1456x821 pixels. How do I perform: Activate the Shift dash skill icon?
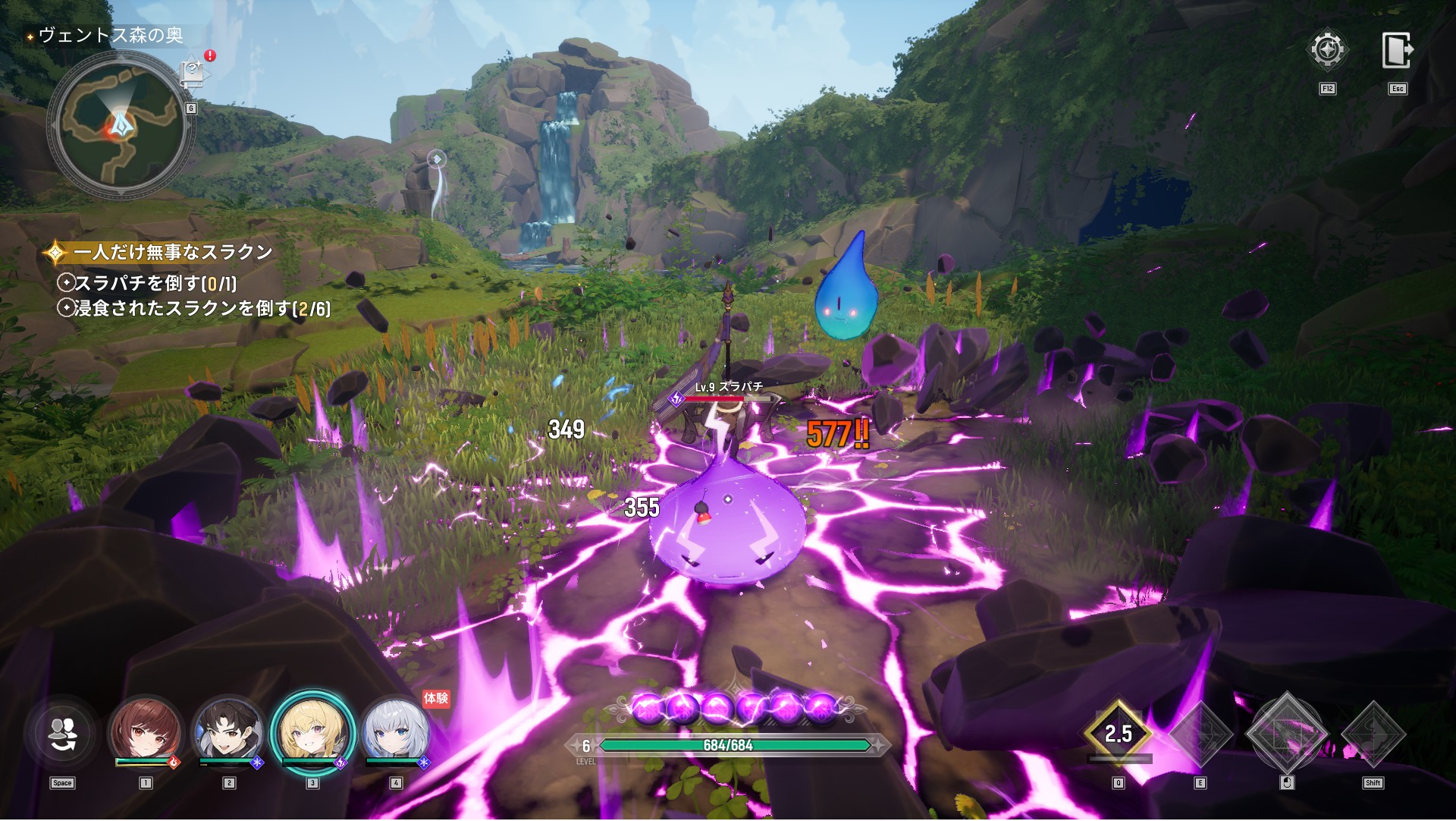coord(1373,734)
